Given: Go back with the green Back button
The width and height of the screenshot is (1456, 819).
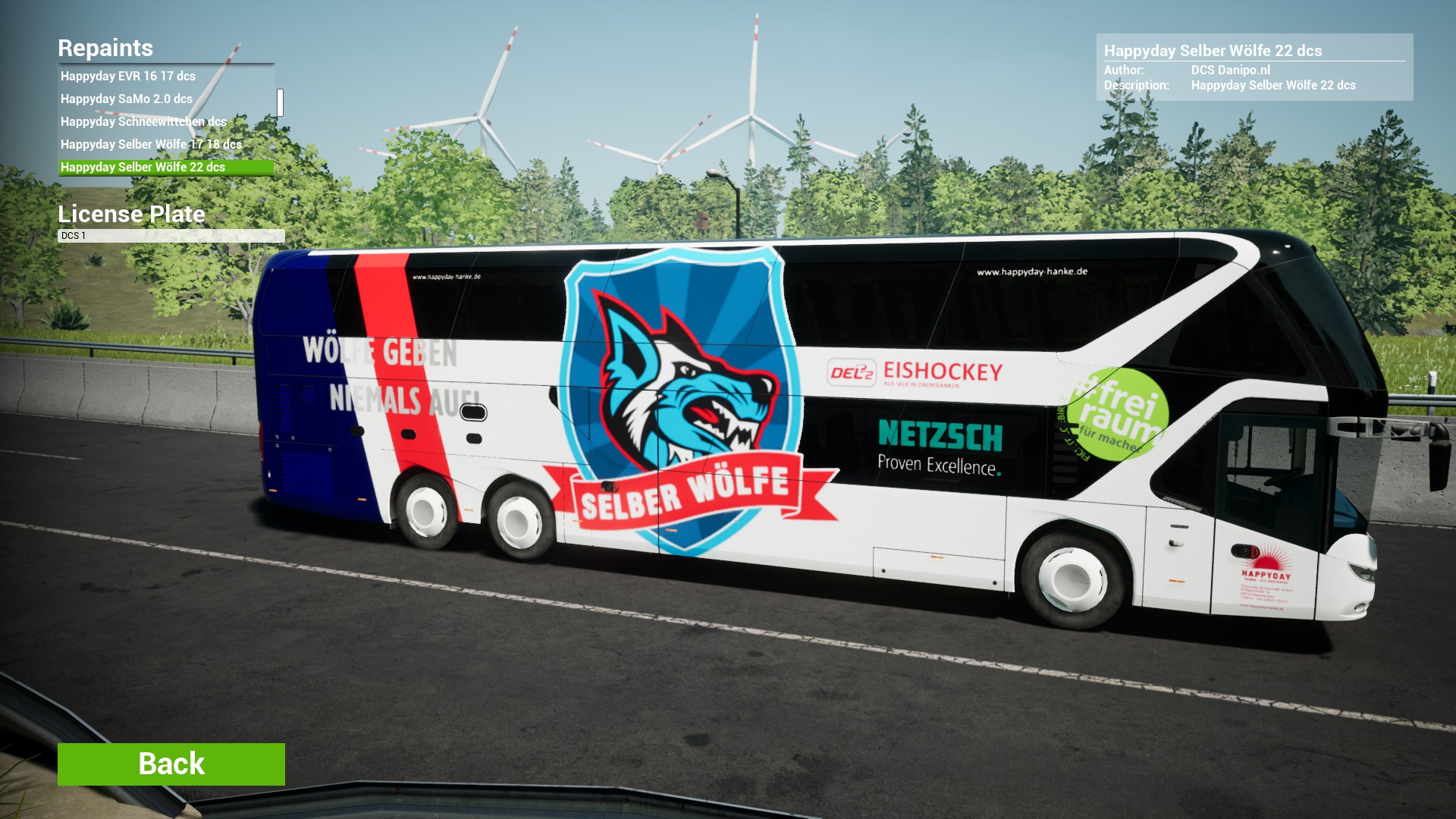Looking at the screenshot, I should point(171,764).
